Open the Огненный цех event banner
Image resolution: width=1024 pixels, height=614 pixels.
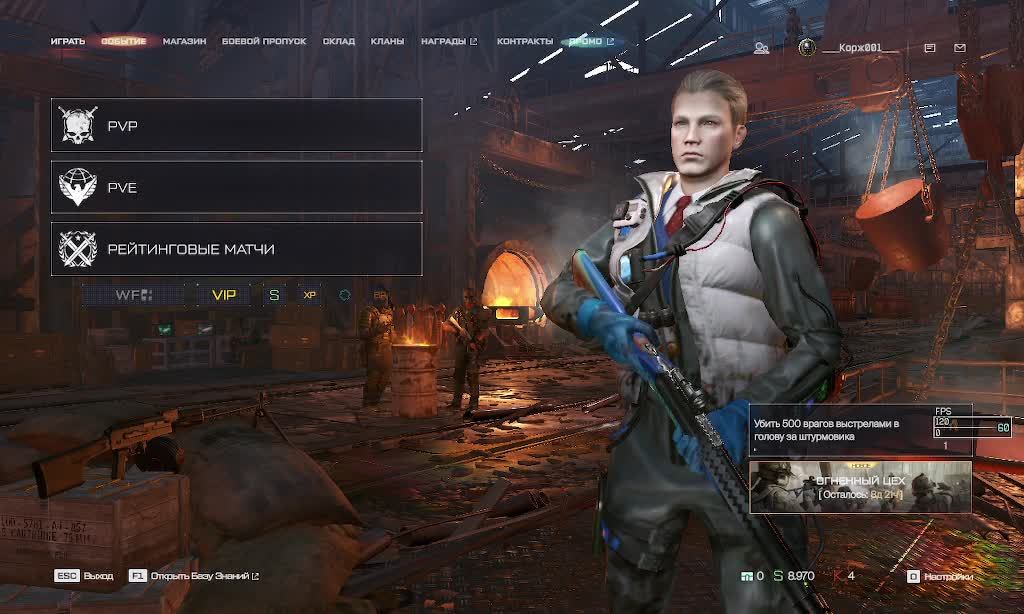(860, 487)
